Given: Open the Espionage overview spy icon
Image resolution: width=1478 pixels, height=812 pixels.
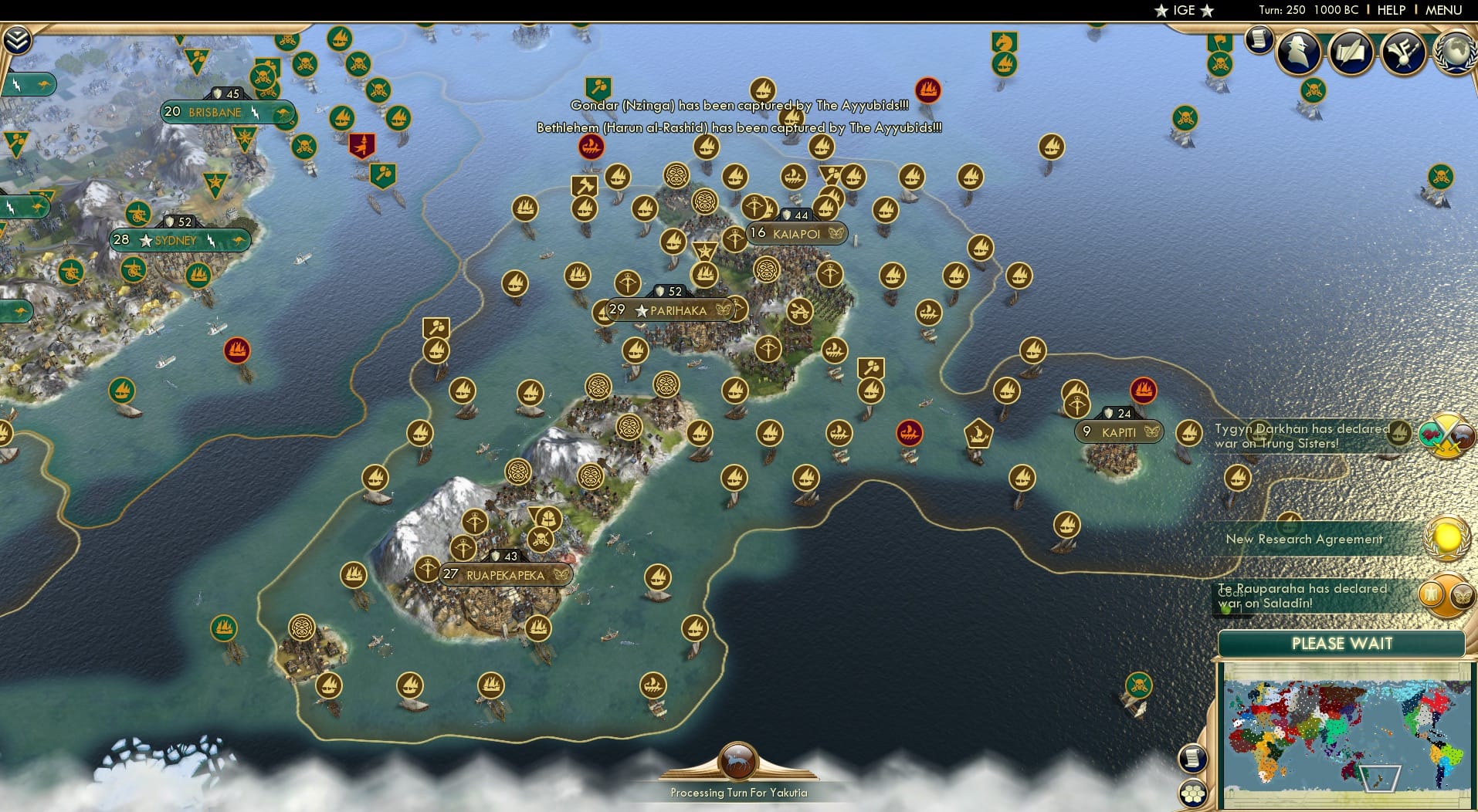Looking at the screenshot, I should 1299,52.
